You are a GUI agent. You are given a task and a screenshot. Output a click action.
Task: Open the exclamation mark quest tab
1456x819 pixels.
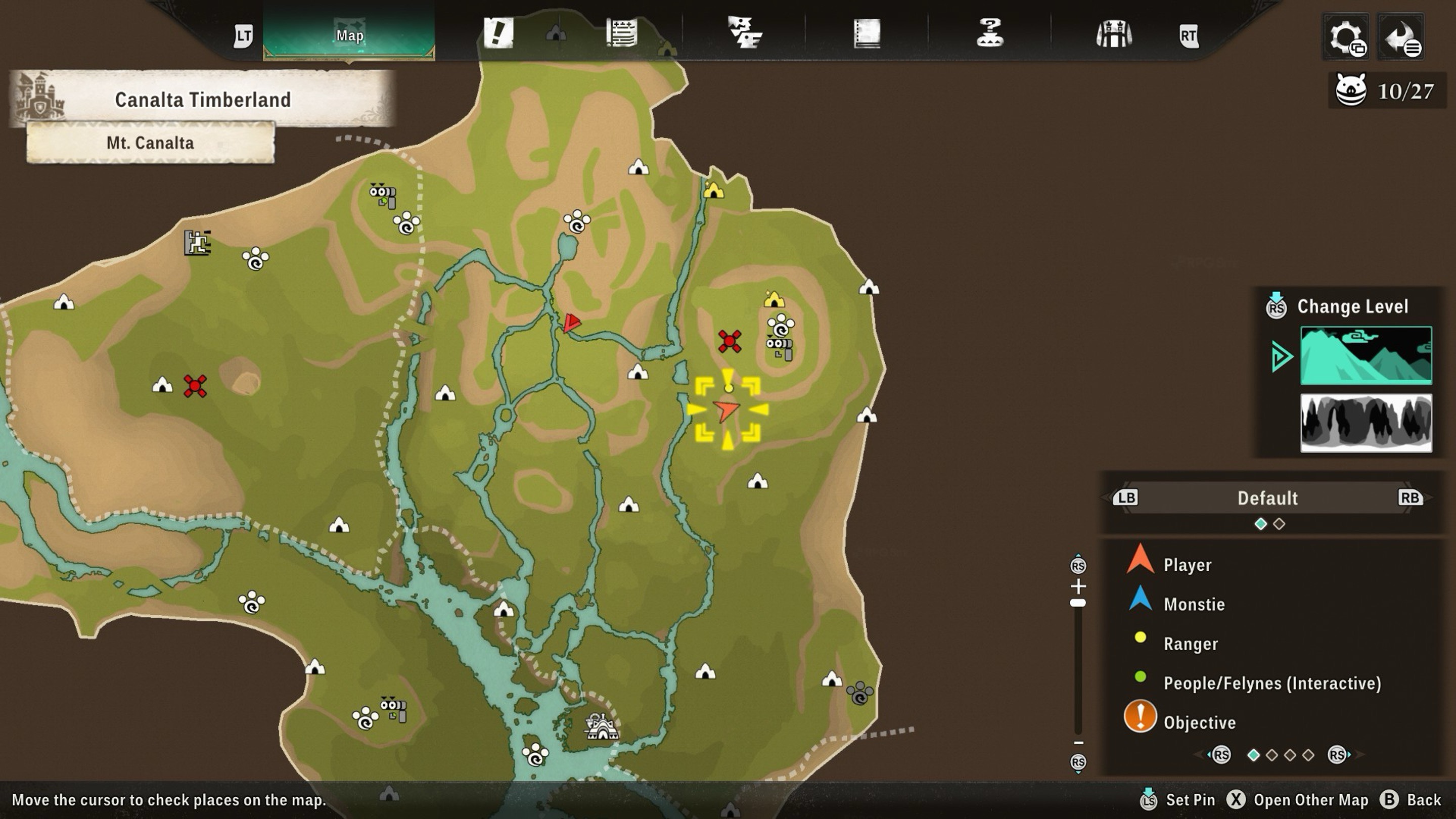(498, 33)
